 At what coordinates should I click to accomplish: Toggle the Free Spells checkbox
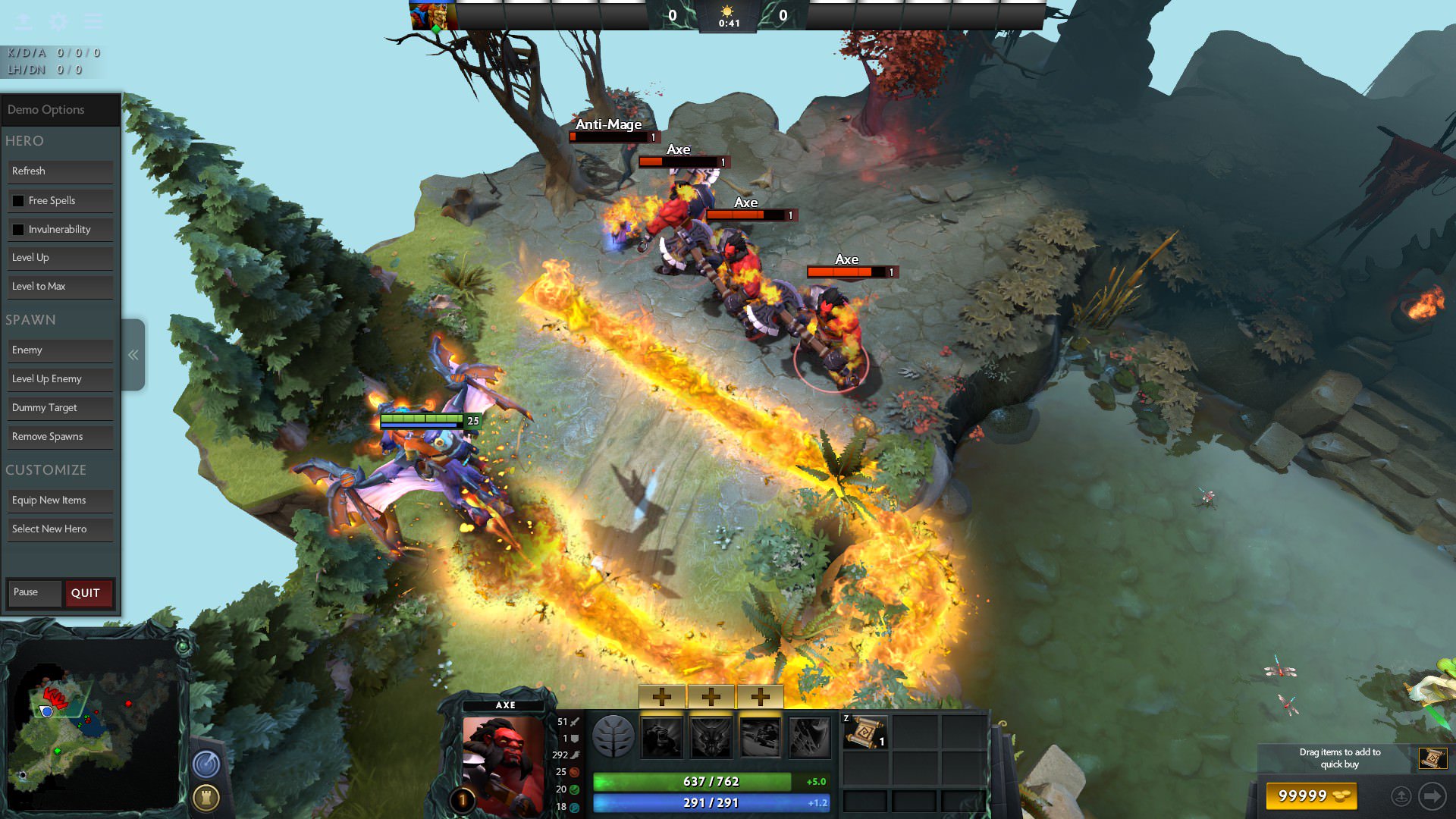click(x=18, y=200)
